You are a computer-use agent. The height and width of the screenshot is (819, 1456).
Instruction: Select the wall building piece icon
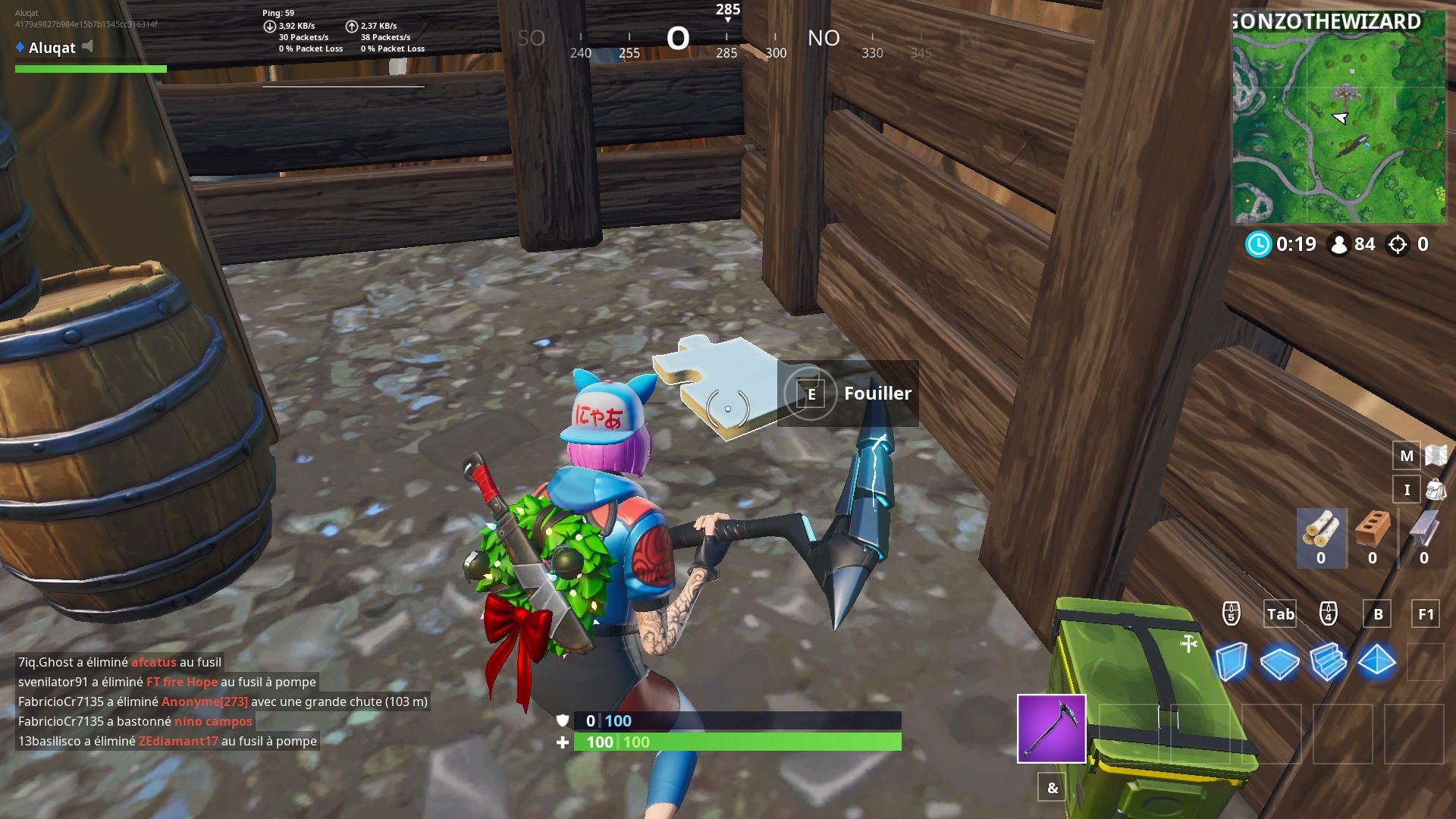(x=1232, y=661)
